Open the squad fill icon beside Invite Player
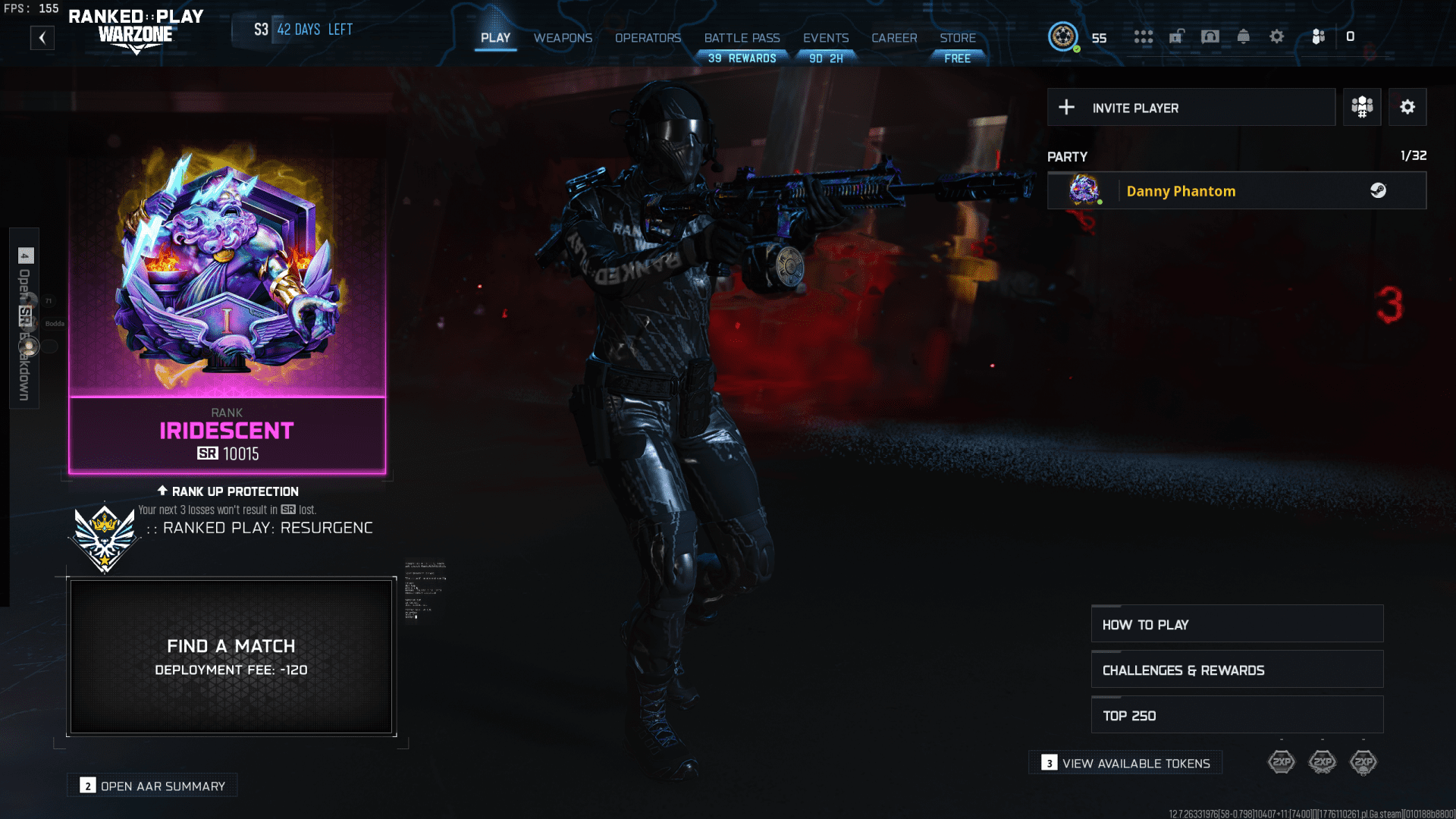 [x=1361, y=107]
